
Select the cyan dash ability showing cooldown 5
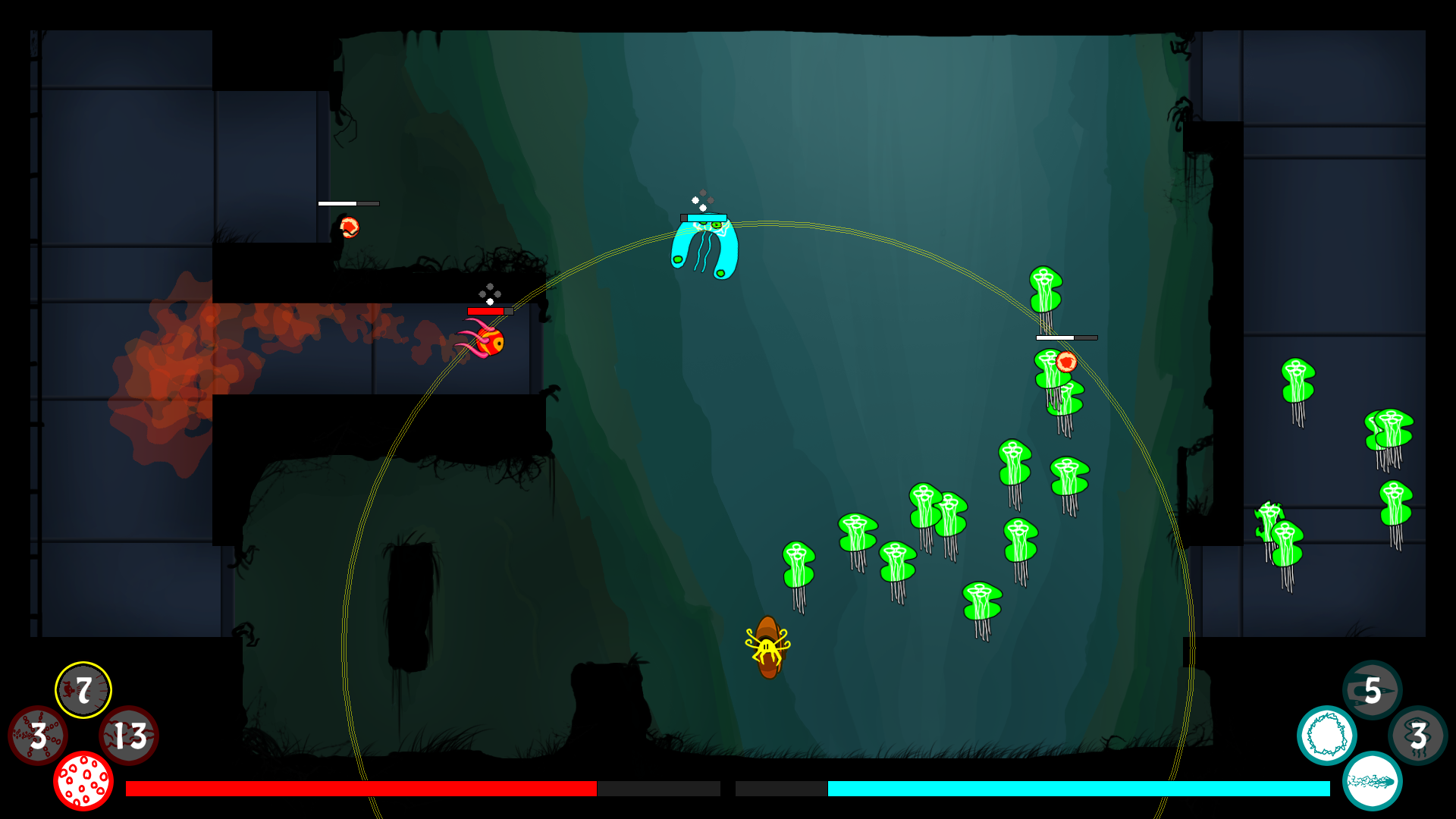(1372, 689)
